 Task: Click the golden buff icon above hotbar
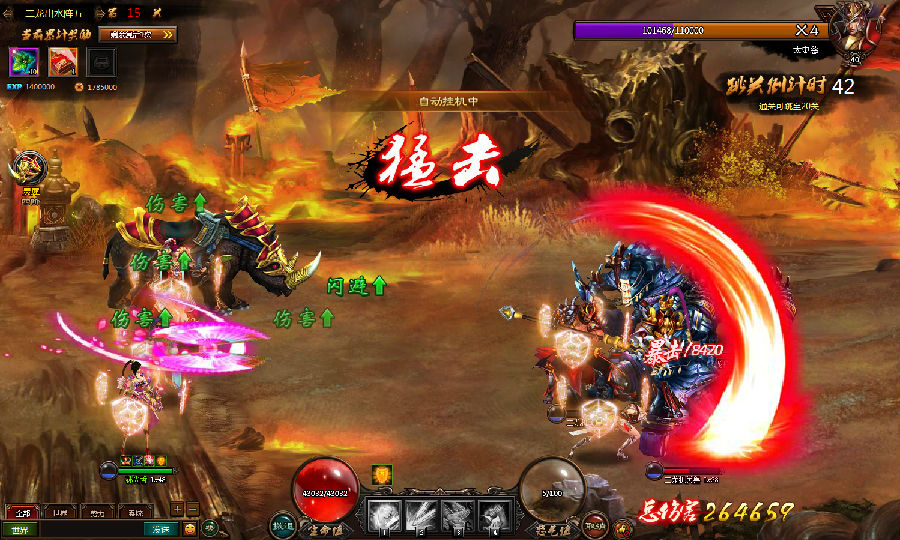coord(382,475)
